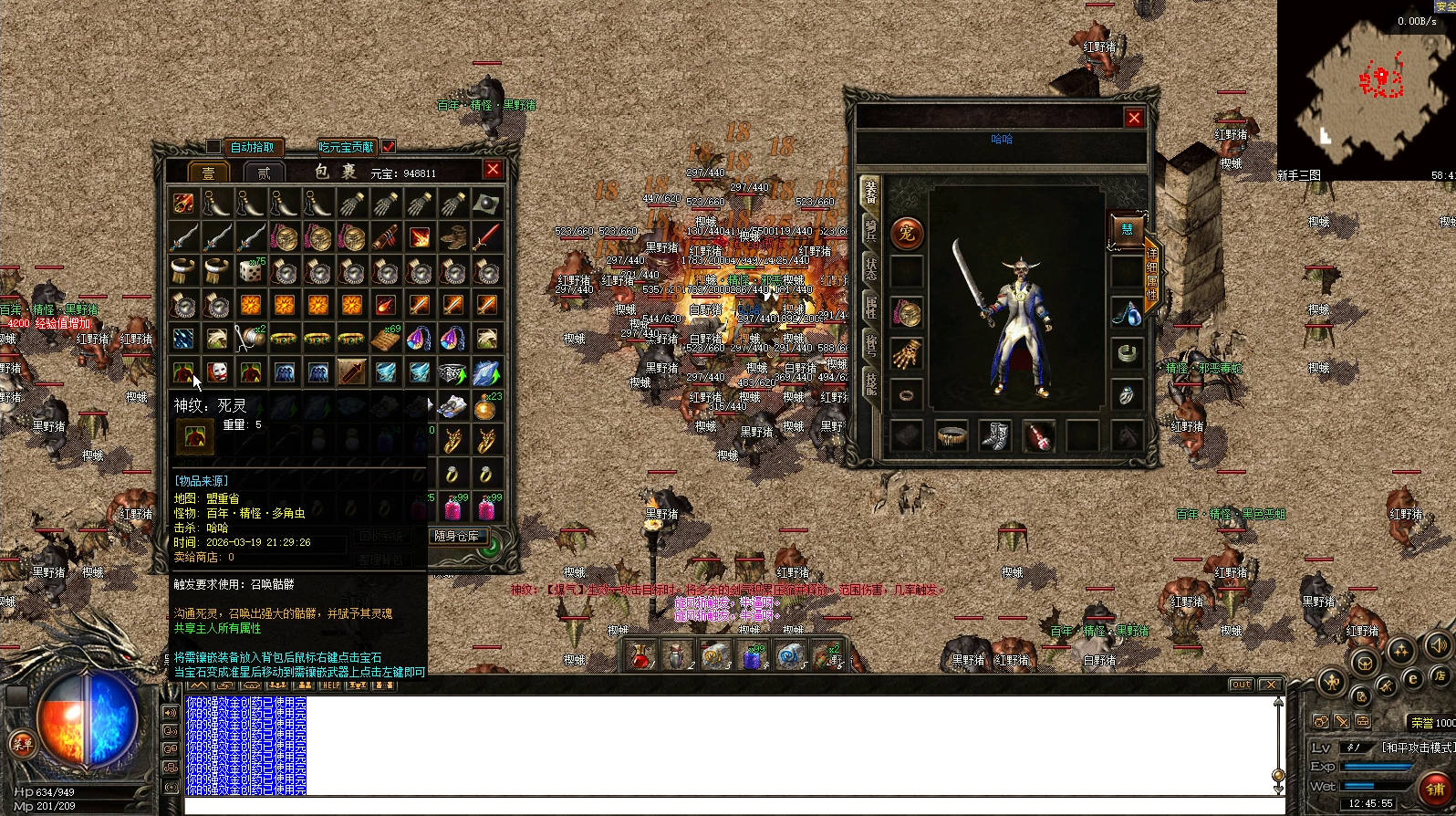Open the 随身仓库 portable warehouse
The image size is (1456, 816).
coord(457,536)
